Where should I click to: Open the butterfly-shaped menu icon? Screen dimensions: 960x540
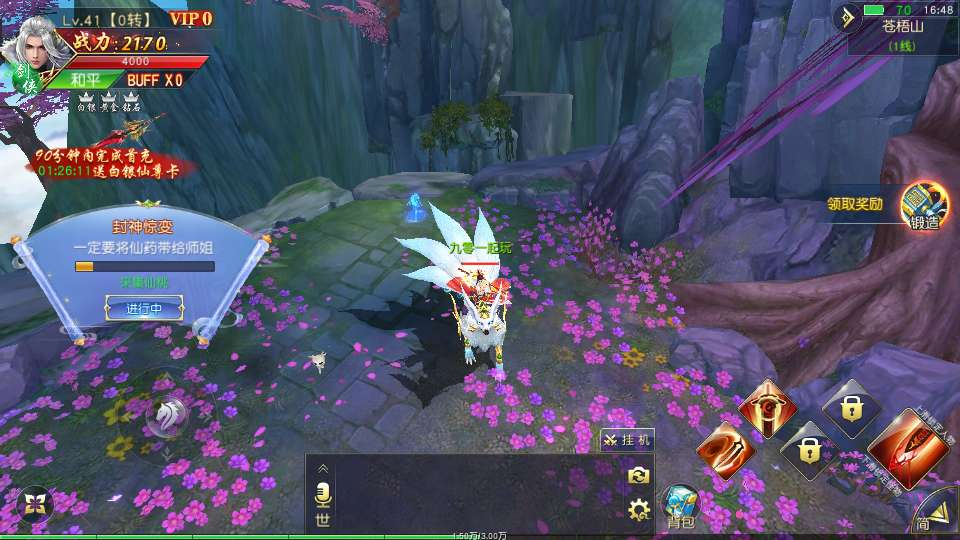35,503
